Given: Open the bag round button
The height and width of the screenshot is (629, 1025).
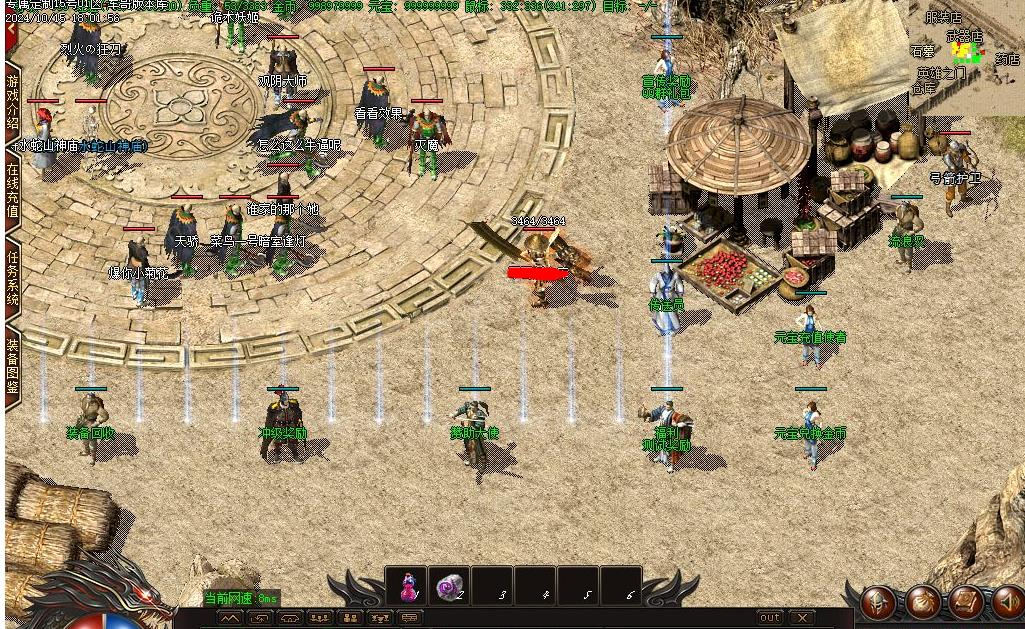Looking at the screenshot, I should coord(923,602).
